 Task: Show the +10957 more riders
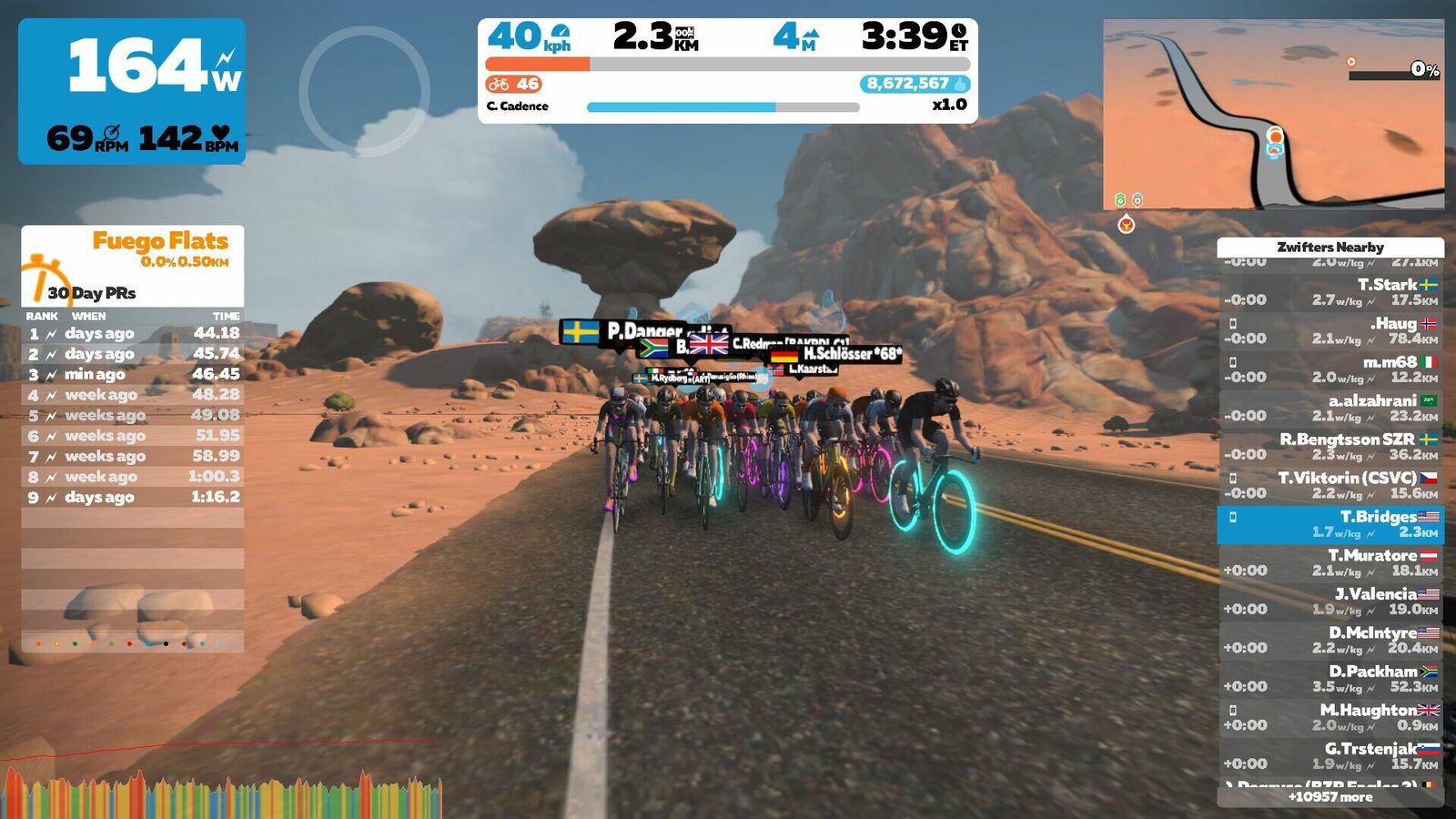click(1330, 797)
